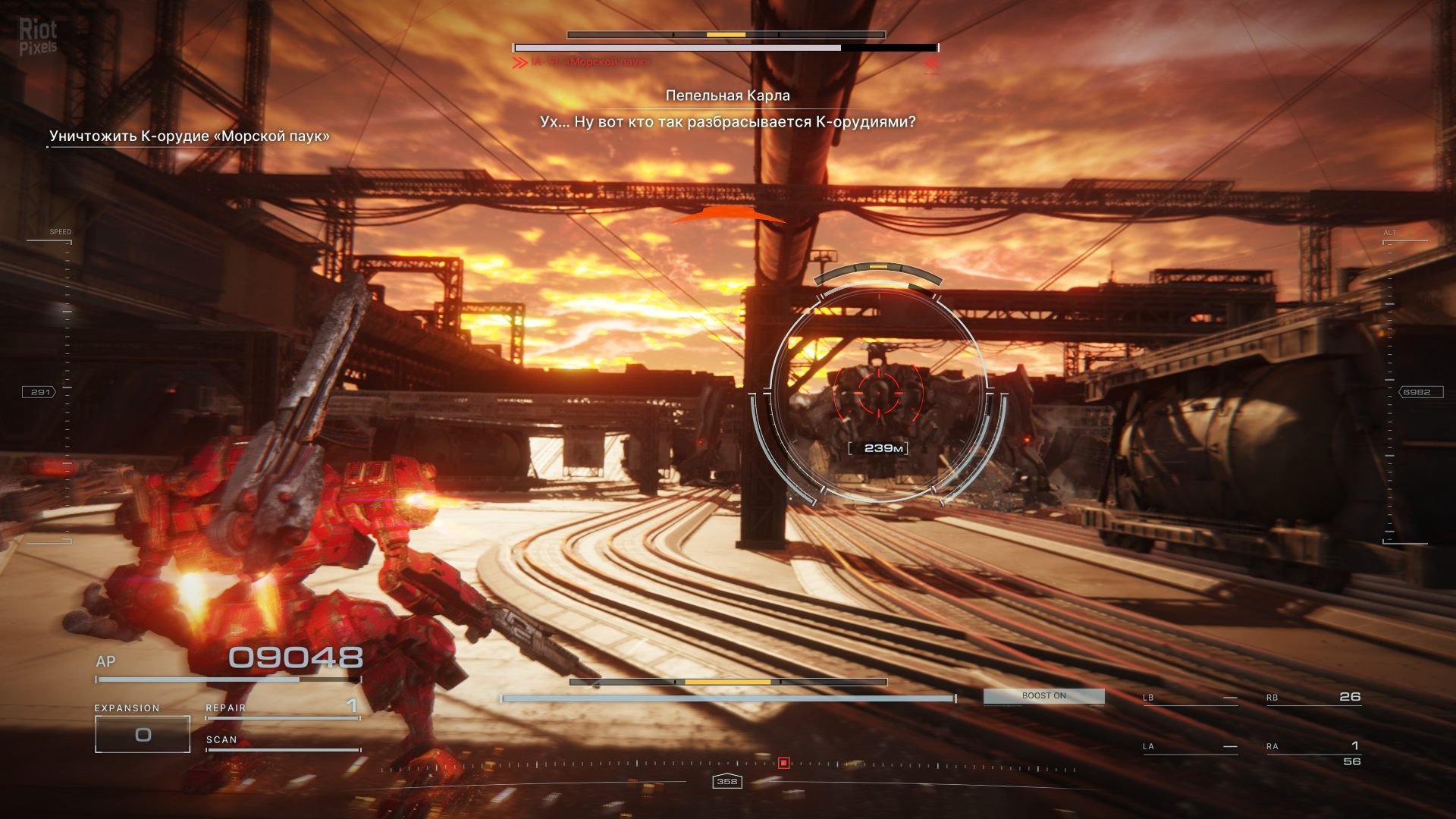Click the Riot Pixels watermark logo

(38, 37)
